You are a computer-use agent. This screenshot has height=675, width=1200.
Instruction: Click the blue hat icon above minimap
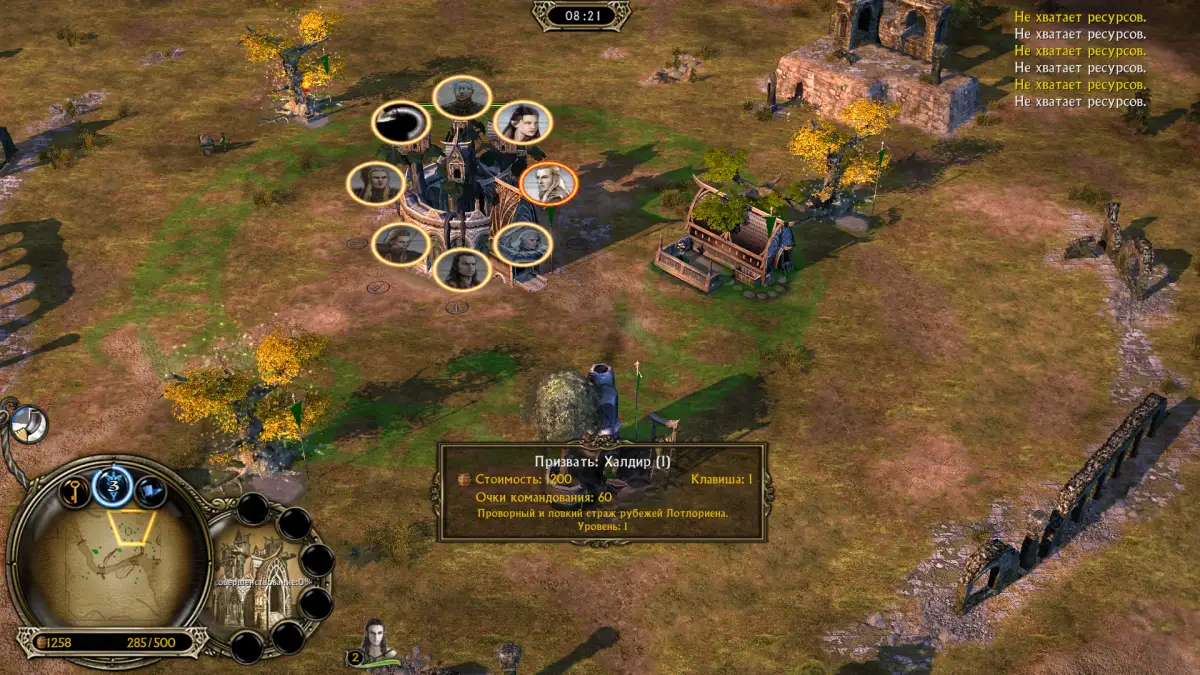150,491
